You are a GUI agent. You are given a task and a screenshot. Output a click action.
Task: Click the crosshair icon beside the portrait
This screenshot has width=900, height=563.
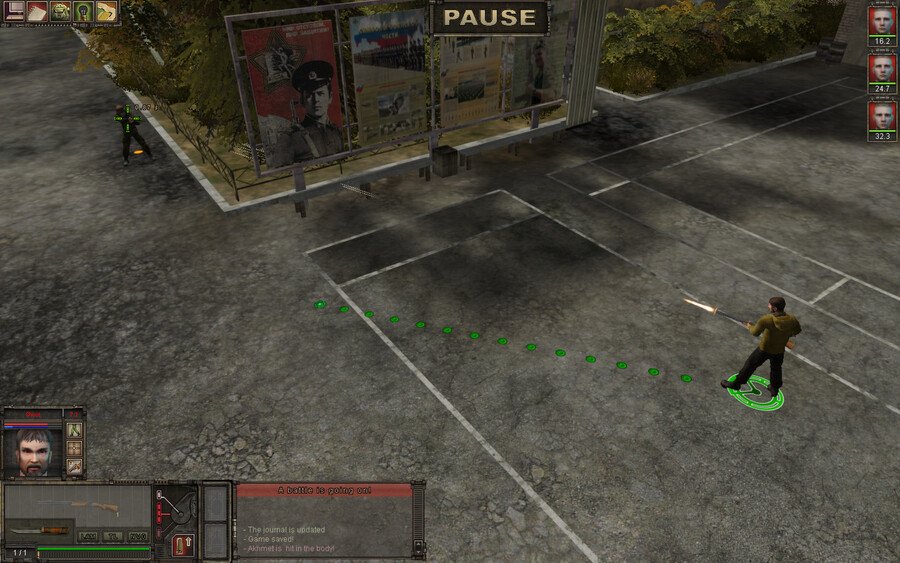click(x=74, y=448)
